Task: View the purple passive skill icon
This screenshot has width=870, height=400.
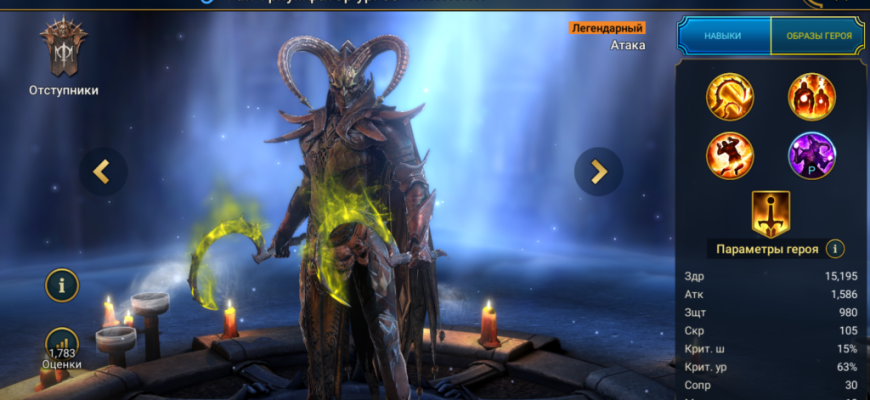Action: click(x=812, y=155)
